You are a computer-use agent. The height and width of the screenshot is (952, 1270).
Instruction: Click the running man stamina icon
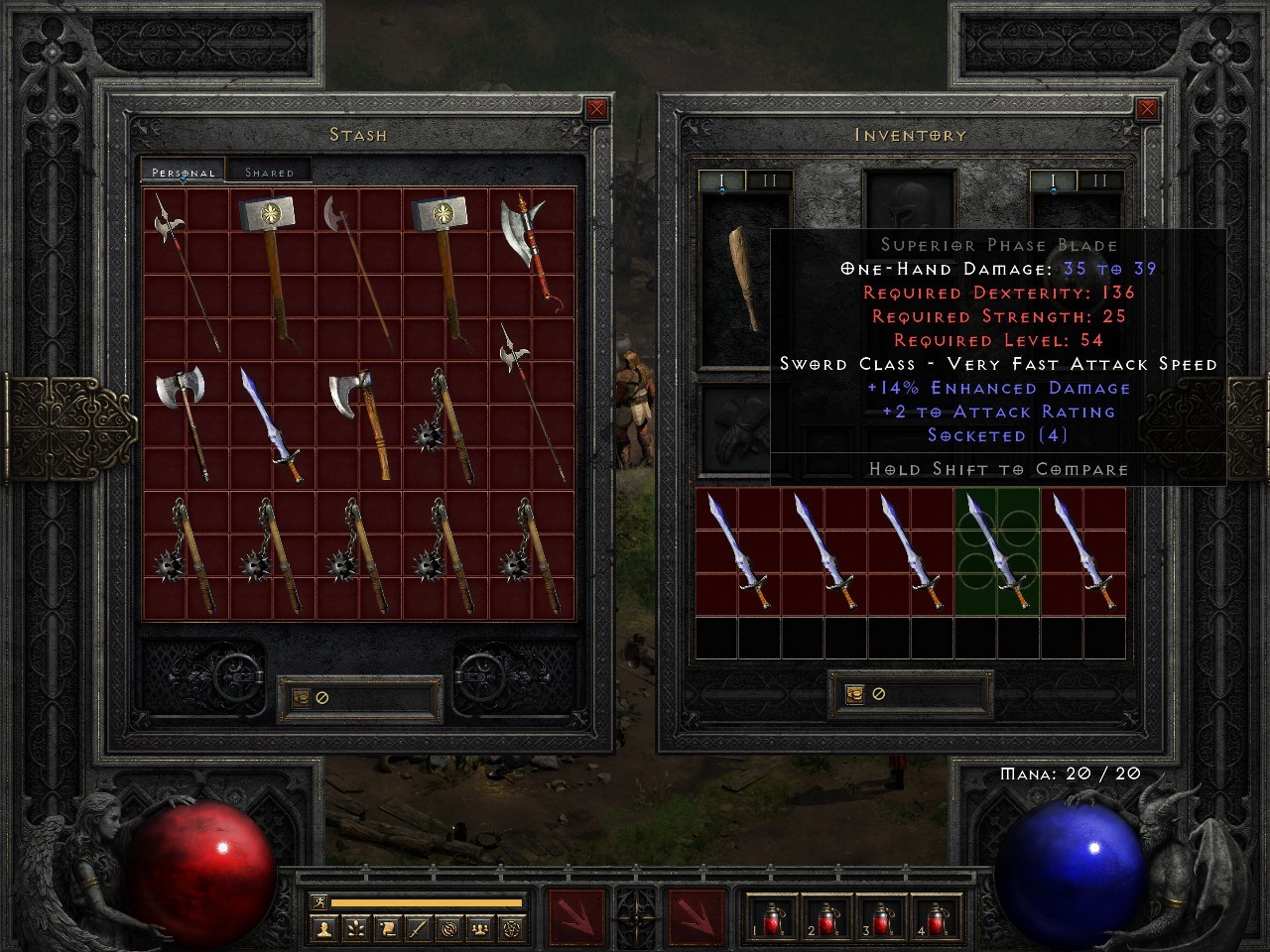point(319,901)
